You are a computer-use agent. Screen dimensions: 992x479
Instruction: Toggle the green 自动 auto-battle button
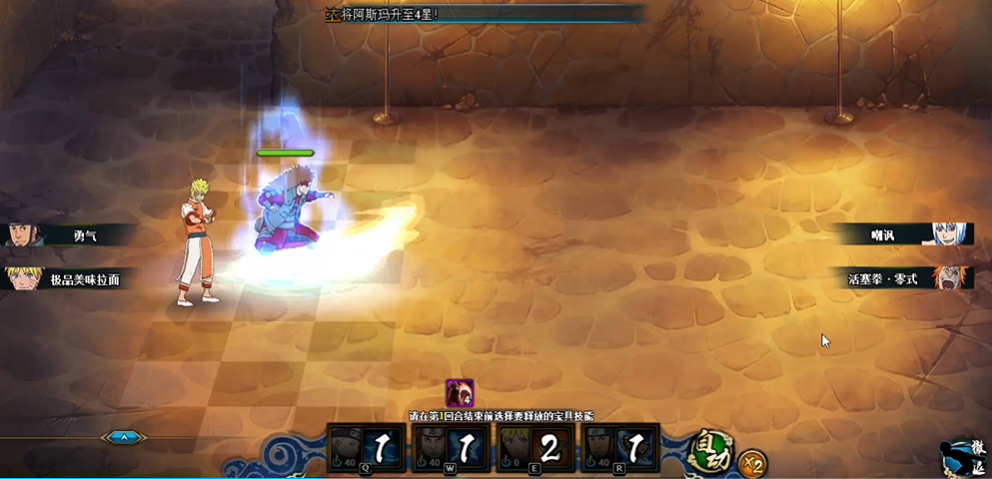(712, 448)
